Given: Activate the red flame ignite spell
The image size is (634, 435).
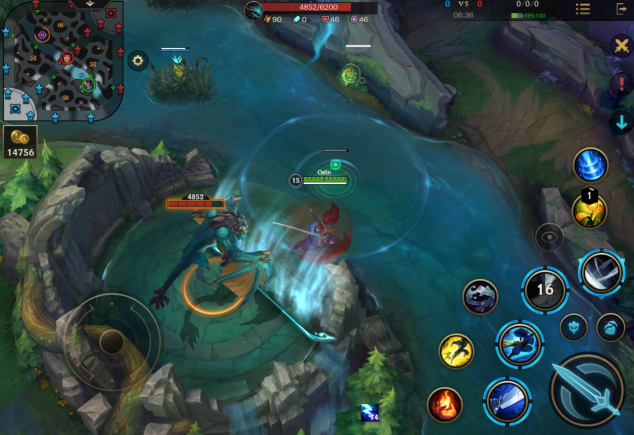Looking at the screenshot, I should [x=445, y=405].
